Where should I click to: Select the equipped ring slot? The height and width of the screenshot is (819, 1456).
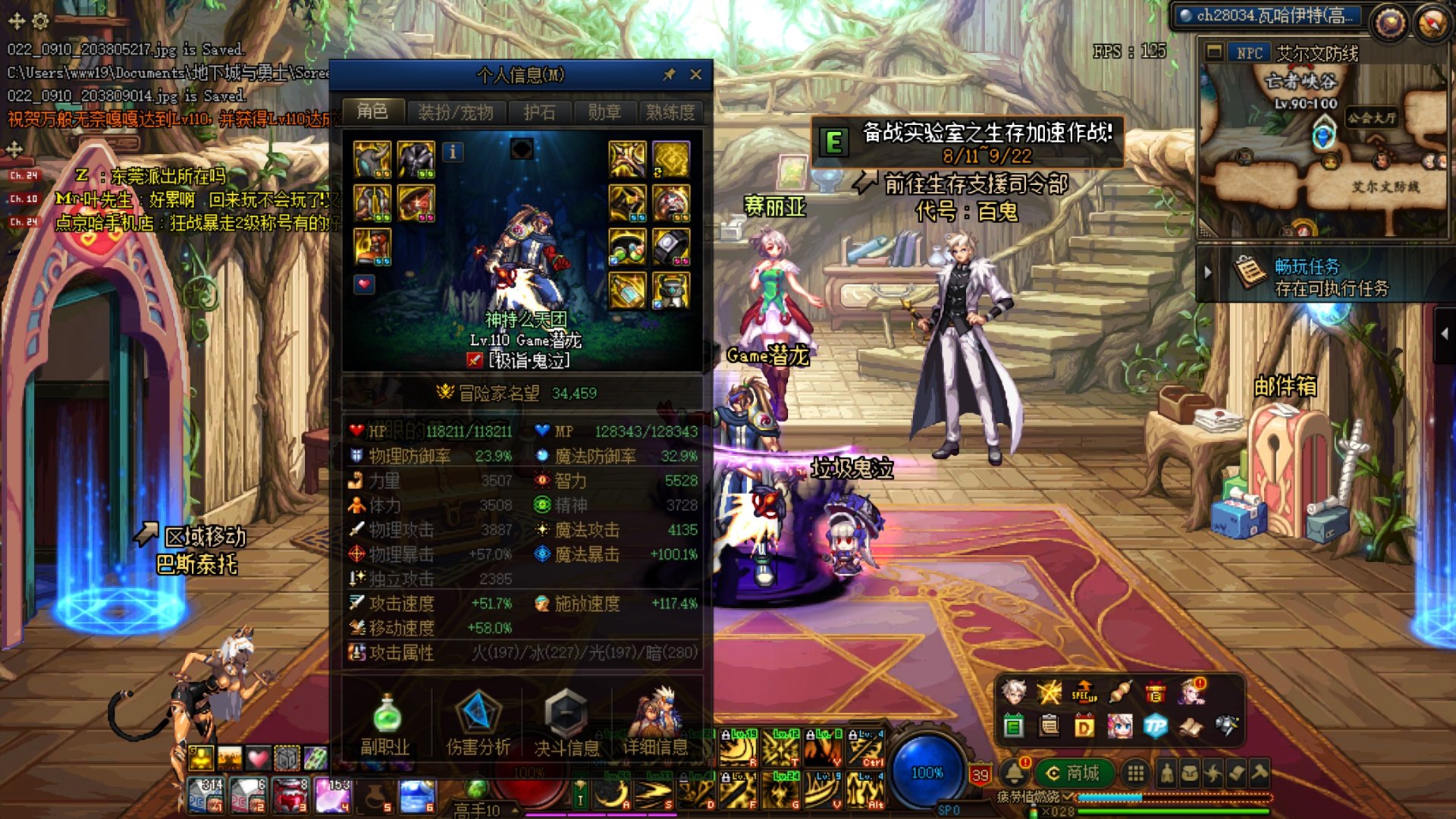[671, 246]
